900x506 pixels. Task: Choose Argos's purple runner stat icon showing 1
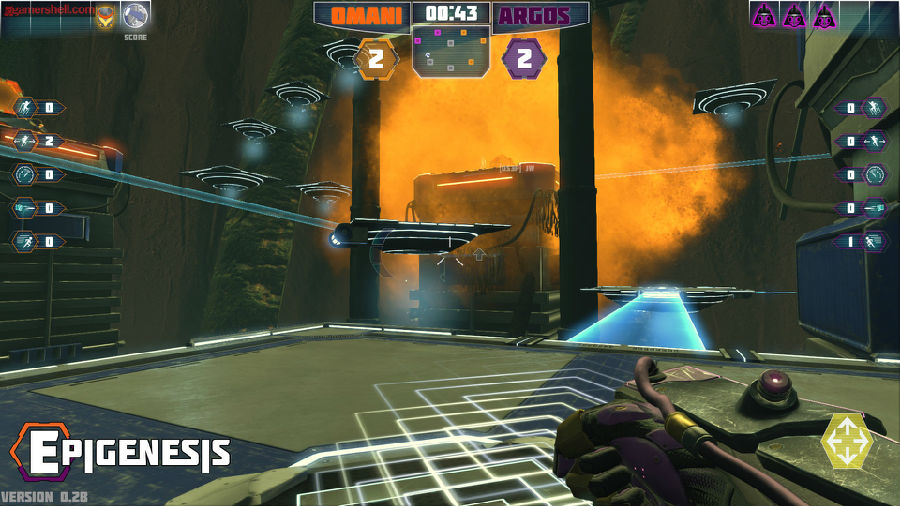click(x=875, y=241)
